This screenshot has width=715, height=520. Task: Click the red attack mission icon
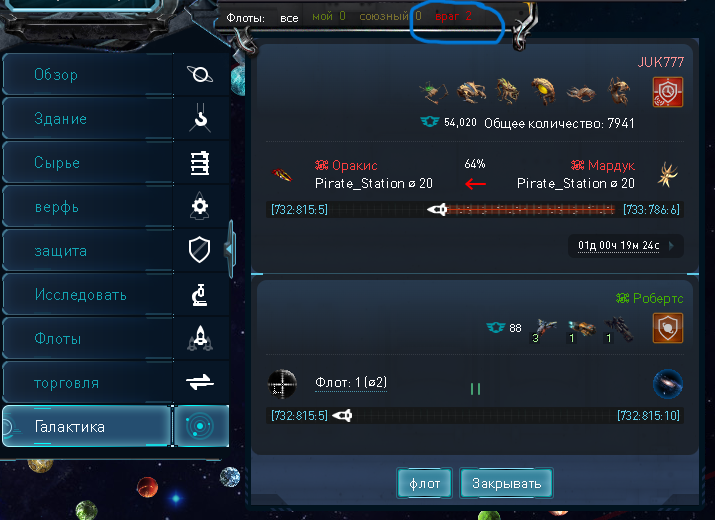point(667,92)
